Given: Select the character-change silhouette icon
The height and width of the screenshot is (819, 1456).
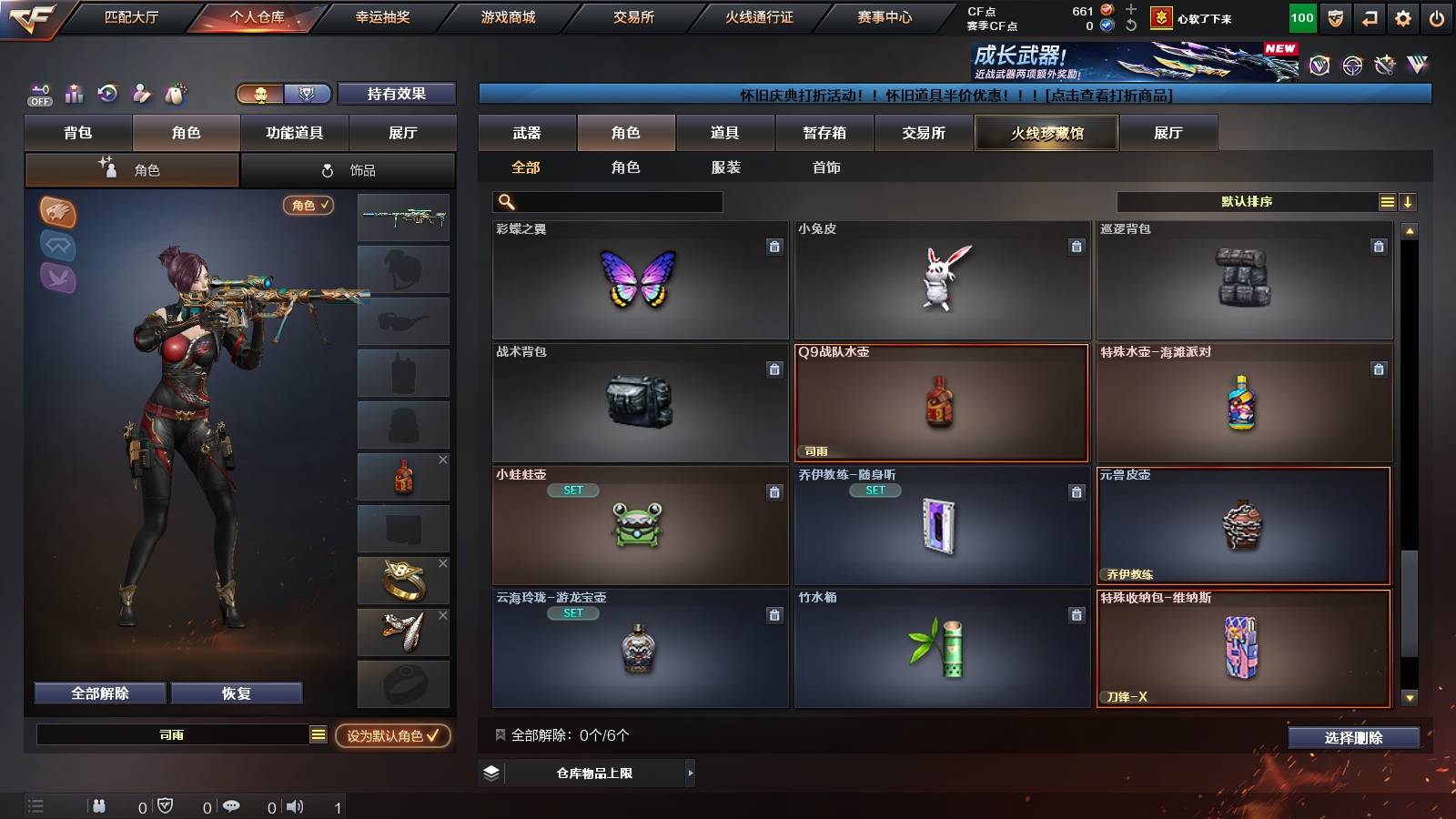Looking at the screenshot, I should tap(141, 94).
